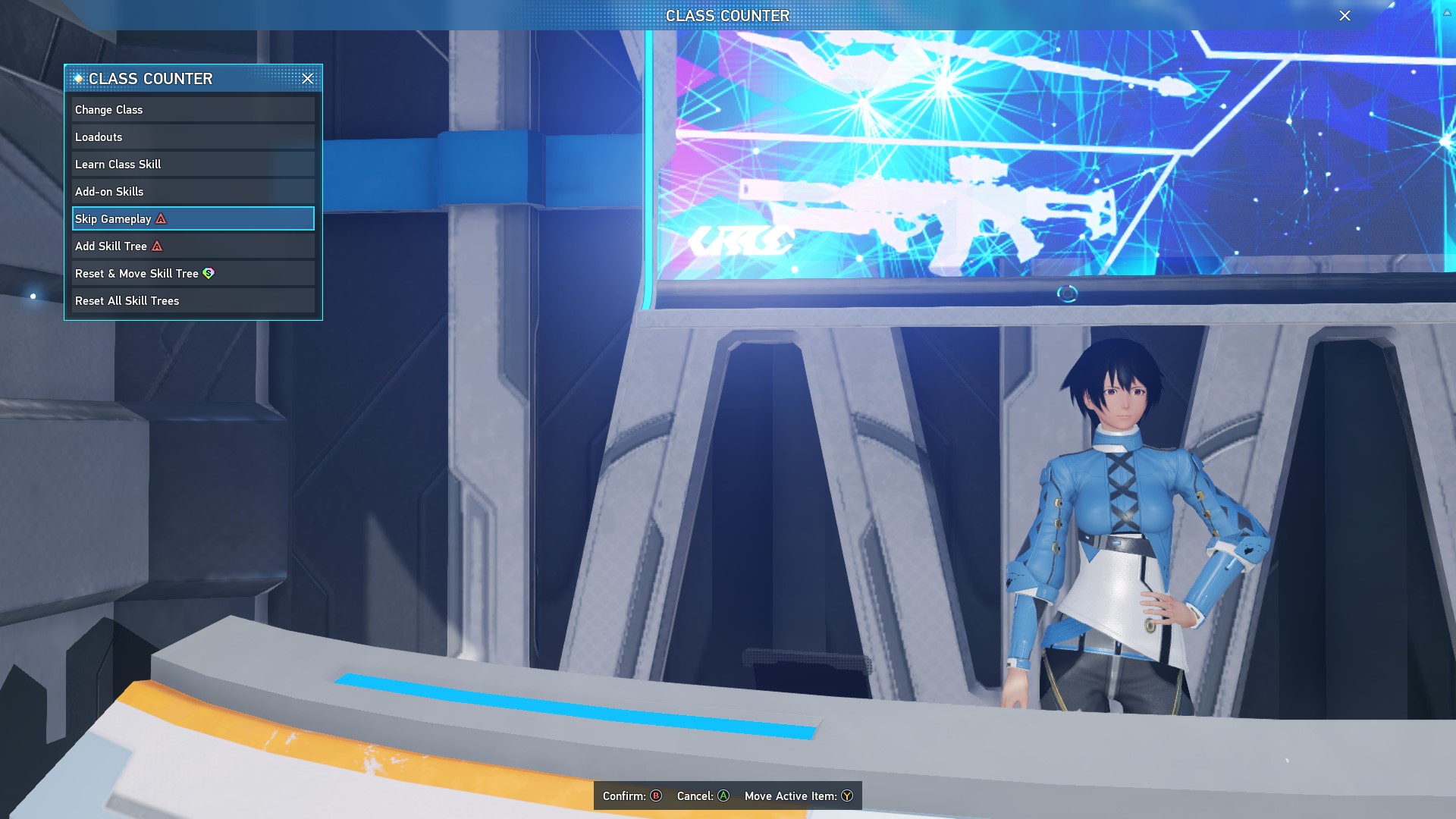Click the SG currency icon on Reset & Move Skill Tree
Image resolution: width=1456 pixels, height=819 pixels.
coord(209,274)
